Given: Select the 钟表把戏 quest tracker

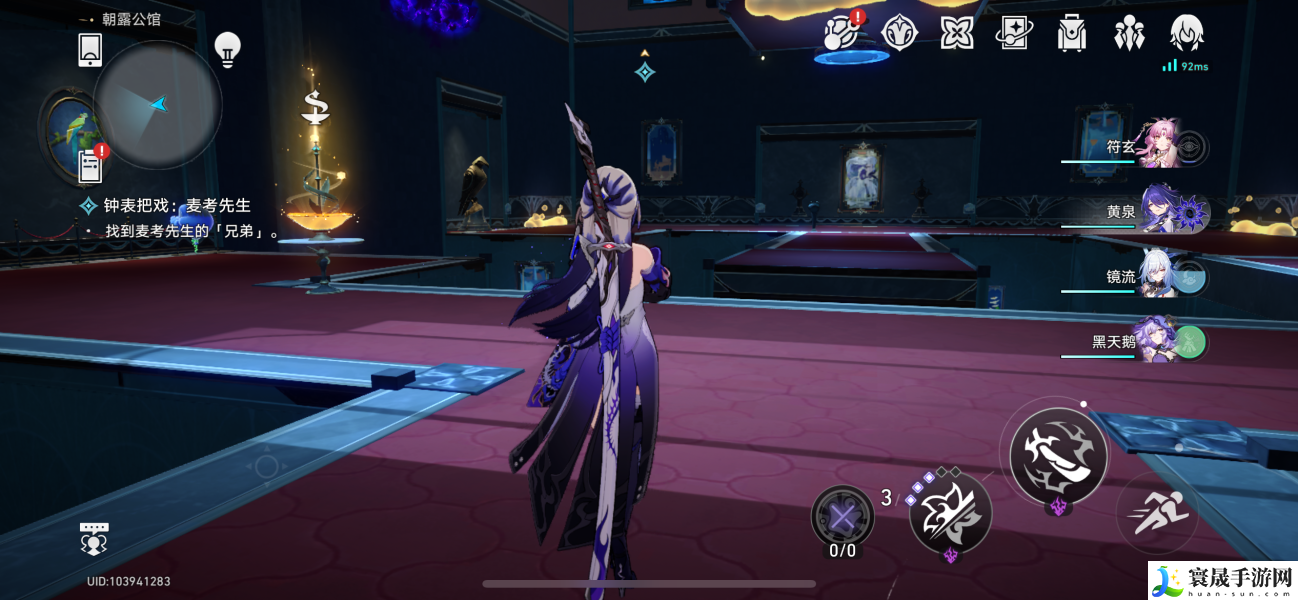Looking at the screenshot, I should [x=177, y=205].
